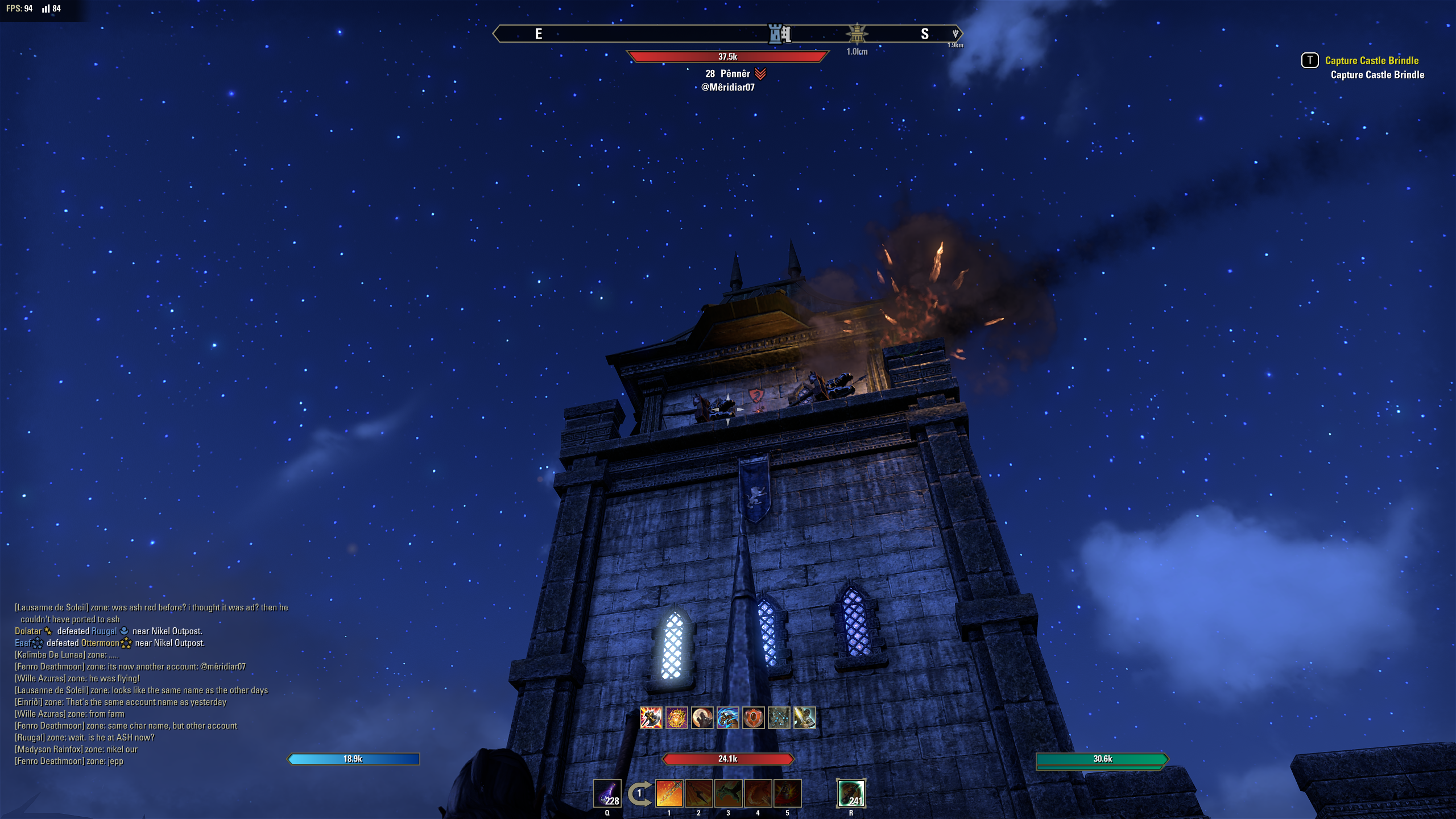The width and height of the screenshot is (1456, 819).
Task: Open the Capture Castle Brindle quest tracker
Action: pyautogui.click(x=1371, y=61)
